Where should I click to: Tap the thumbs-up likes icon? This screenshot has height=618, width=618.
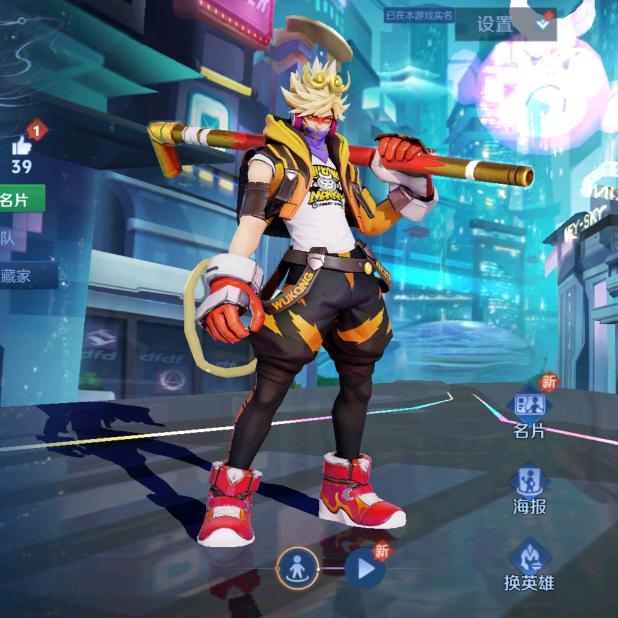[22, 146]
